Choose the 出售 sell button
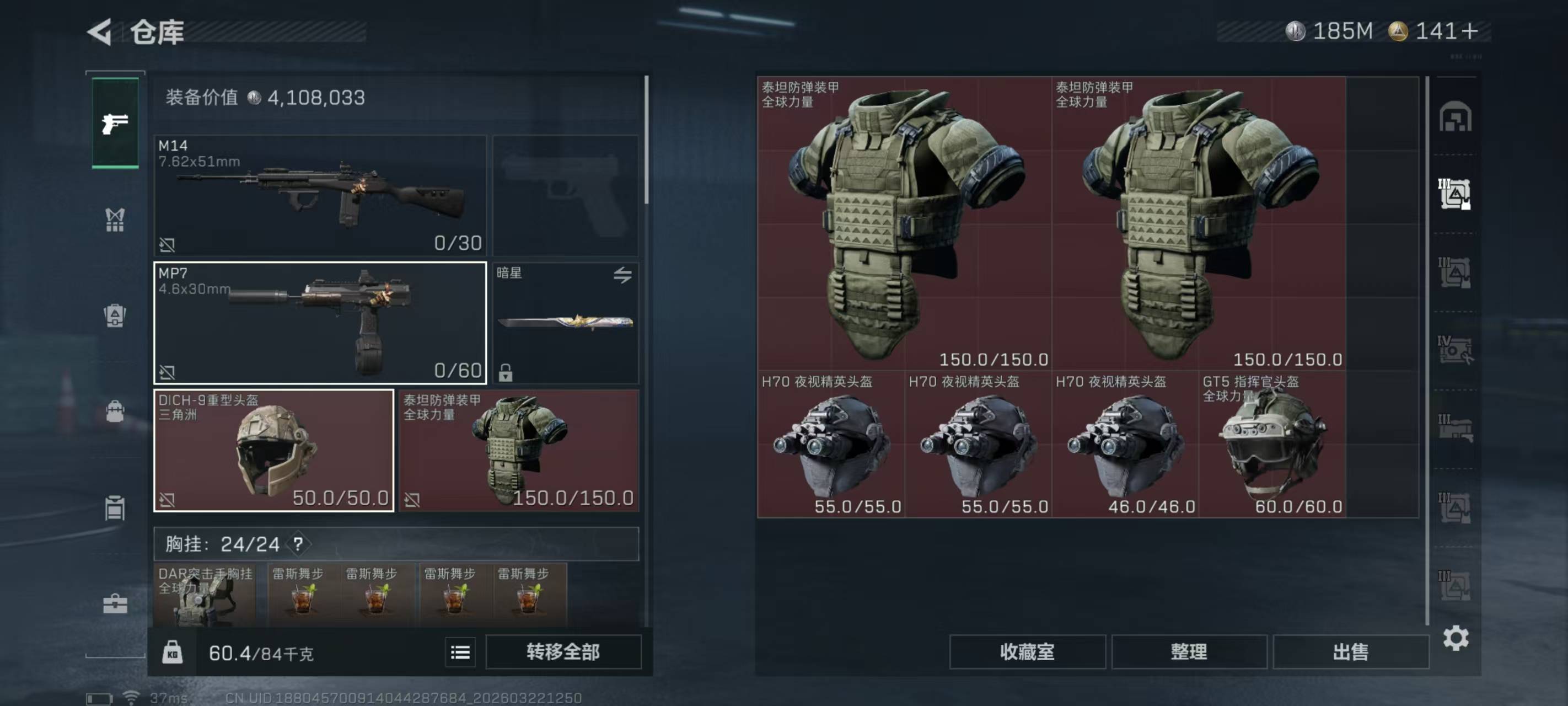 pos(1351,652)
